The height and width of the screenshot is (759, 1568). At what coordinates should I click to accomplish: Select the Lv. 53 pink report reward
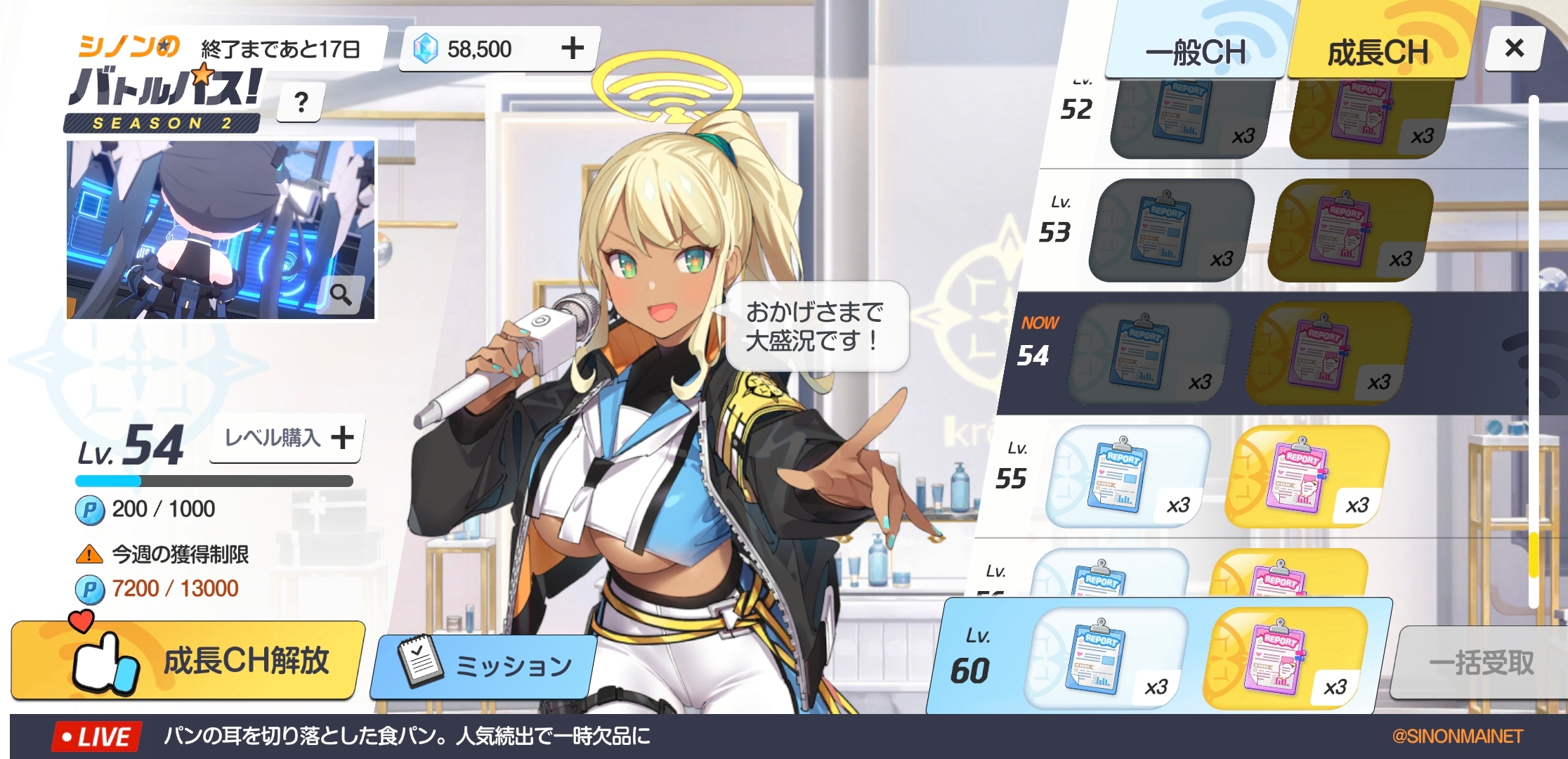(1349, 230)
